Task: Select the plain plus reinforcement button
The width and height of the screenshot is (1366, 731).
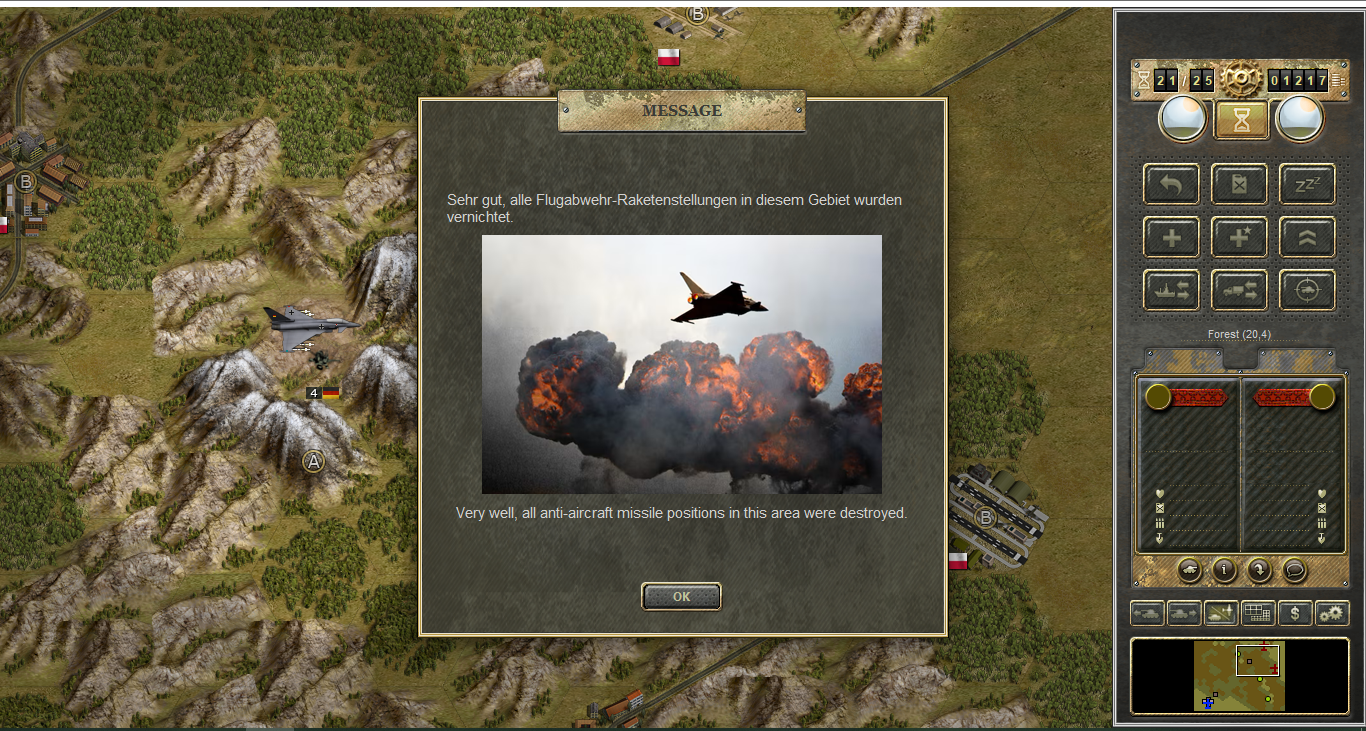Action: [1172, 238]
